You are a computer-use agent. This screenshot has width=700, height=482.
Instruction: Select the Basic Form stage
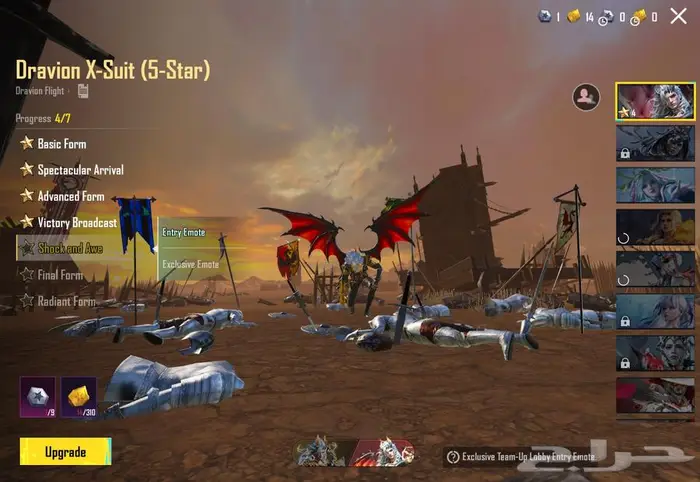[61, 144]
